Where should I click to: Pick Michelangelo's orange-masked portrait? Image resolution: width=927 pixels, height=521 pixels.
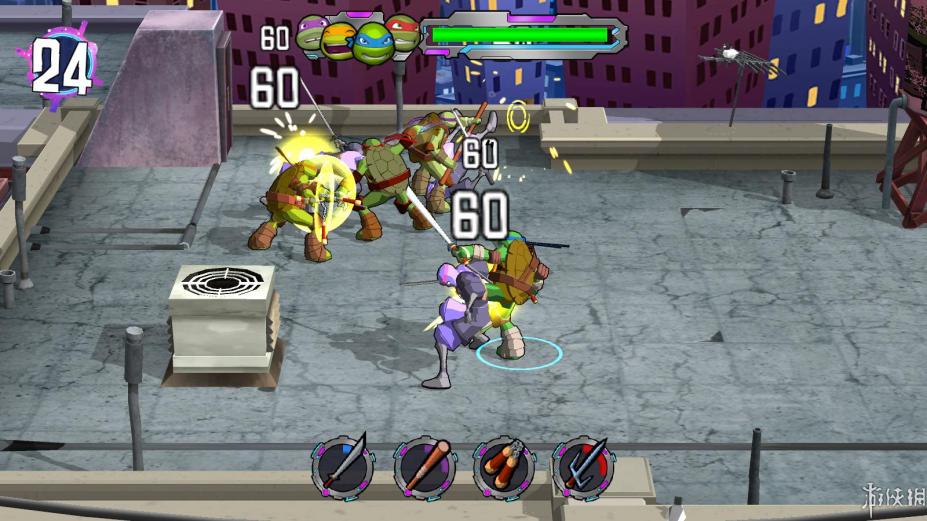pos(338,42)
